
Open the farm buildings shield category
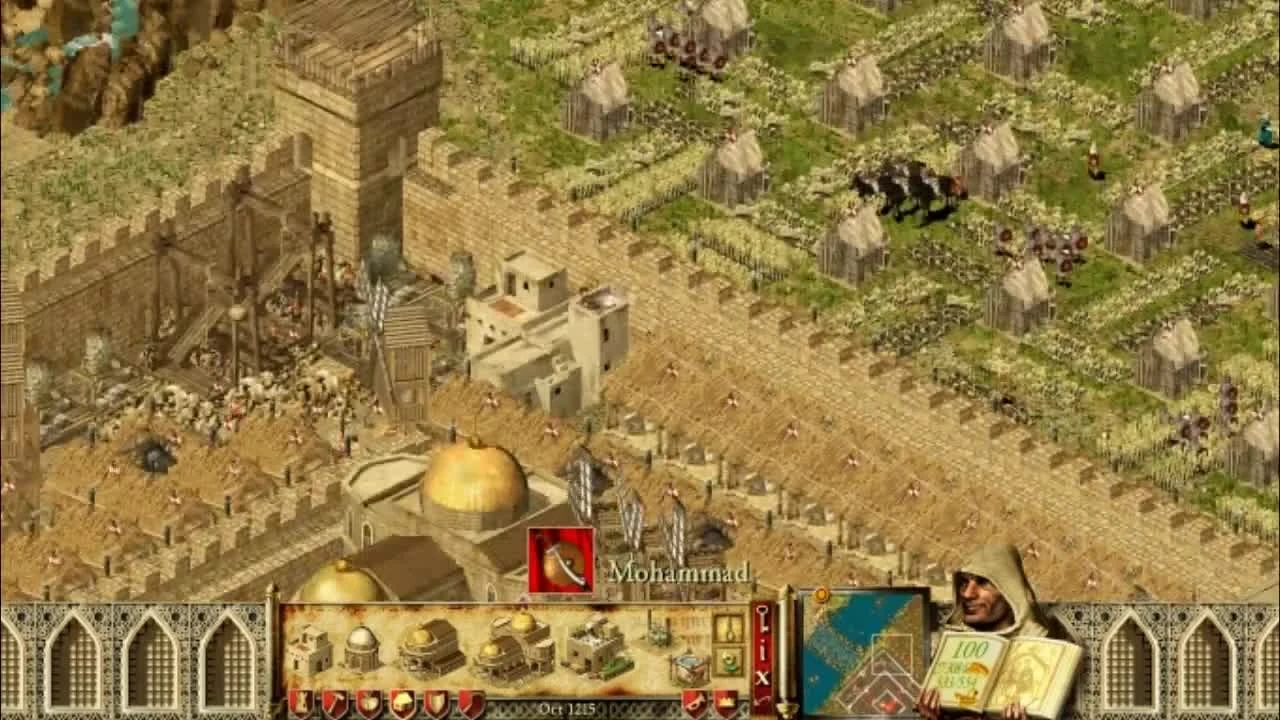pos(405,703)
